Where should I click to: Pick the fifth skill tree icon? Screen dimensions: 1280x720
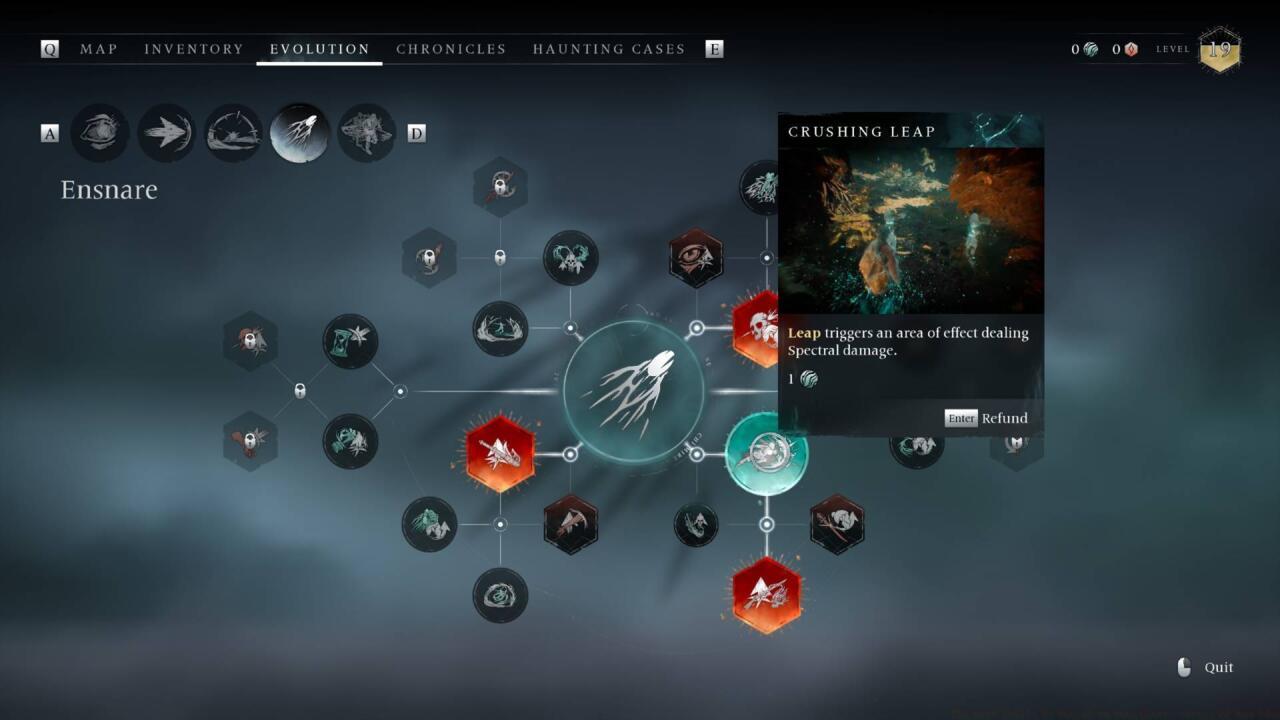366,133
